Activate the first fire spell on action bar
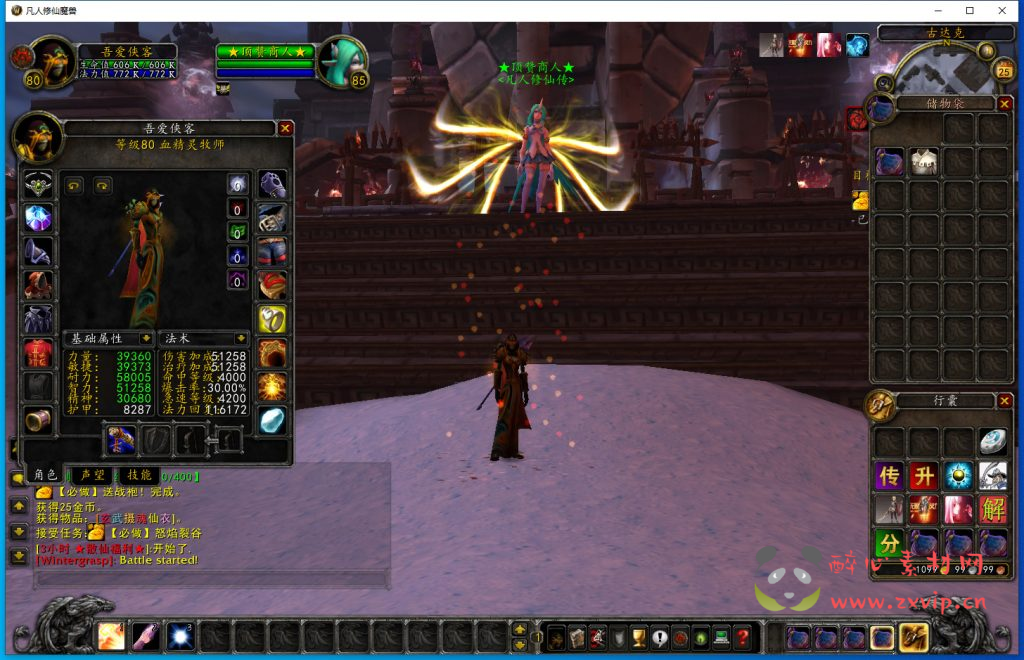The width and height of the screenshot is (1024, 660). pos(111,636)
